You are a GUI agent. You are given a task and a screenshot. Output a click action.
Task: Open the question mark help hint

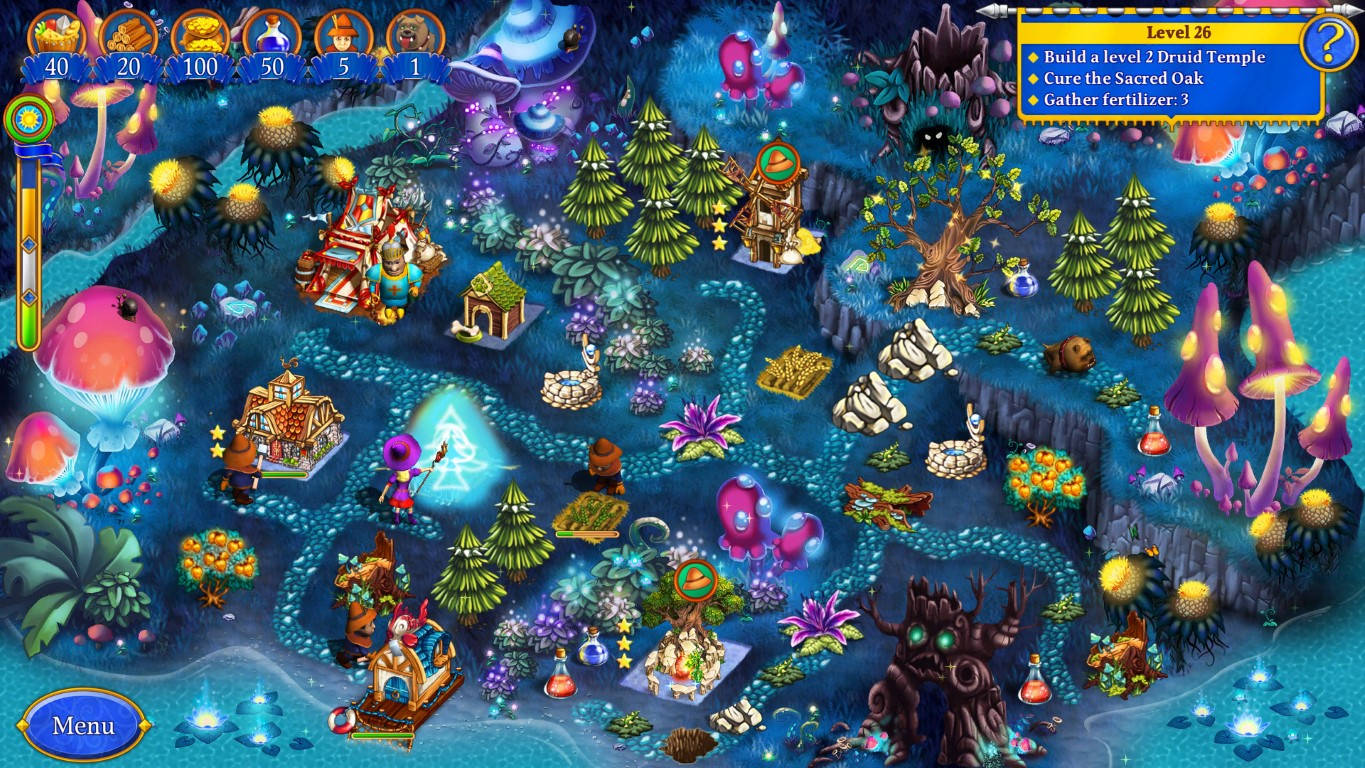click(1326, 40)
